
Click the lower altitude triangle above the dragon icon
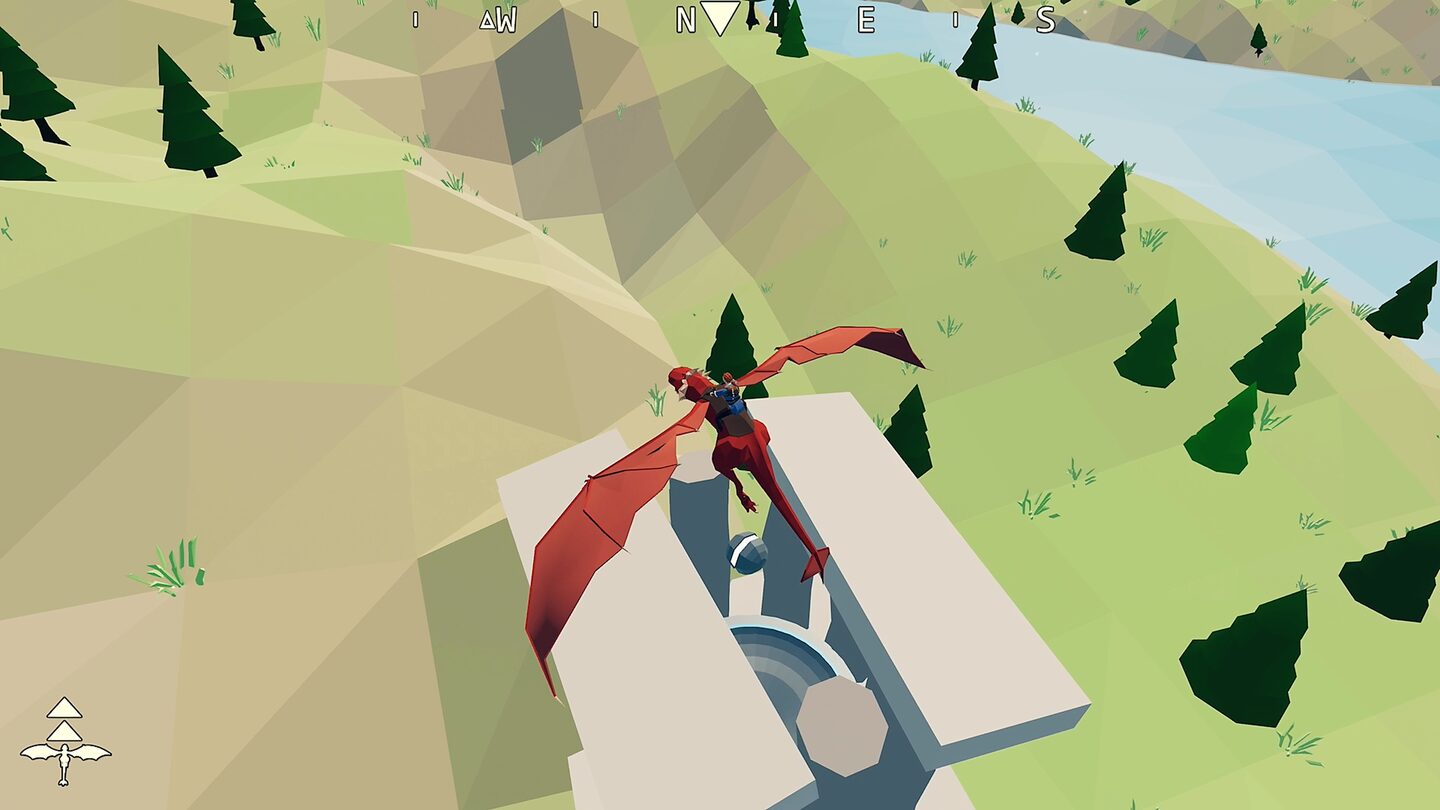[x=64, y=731]
